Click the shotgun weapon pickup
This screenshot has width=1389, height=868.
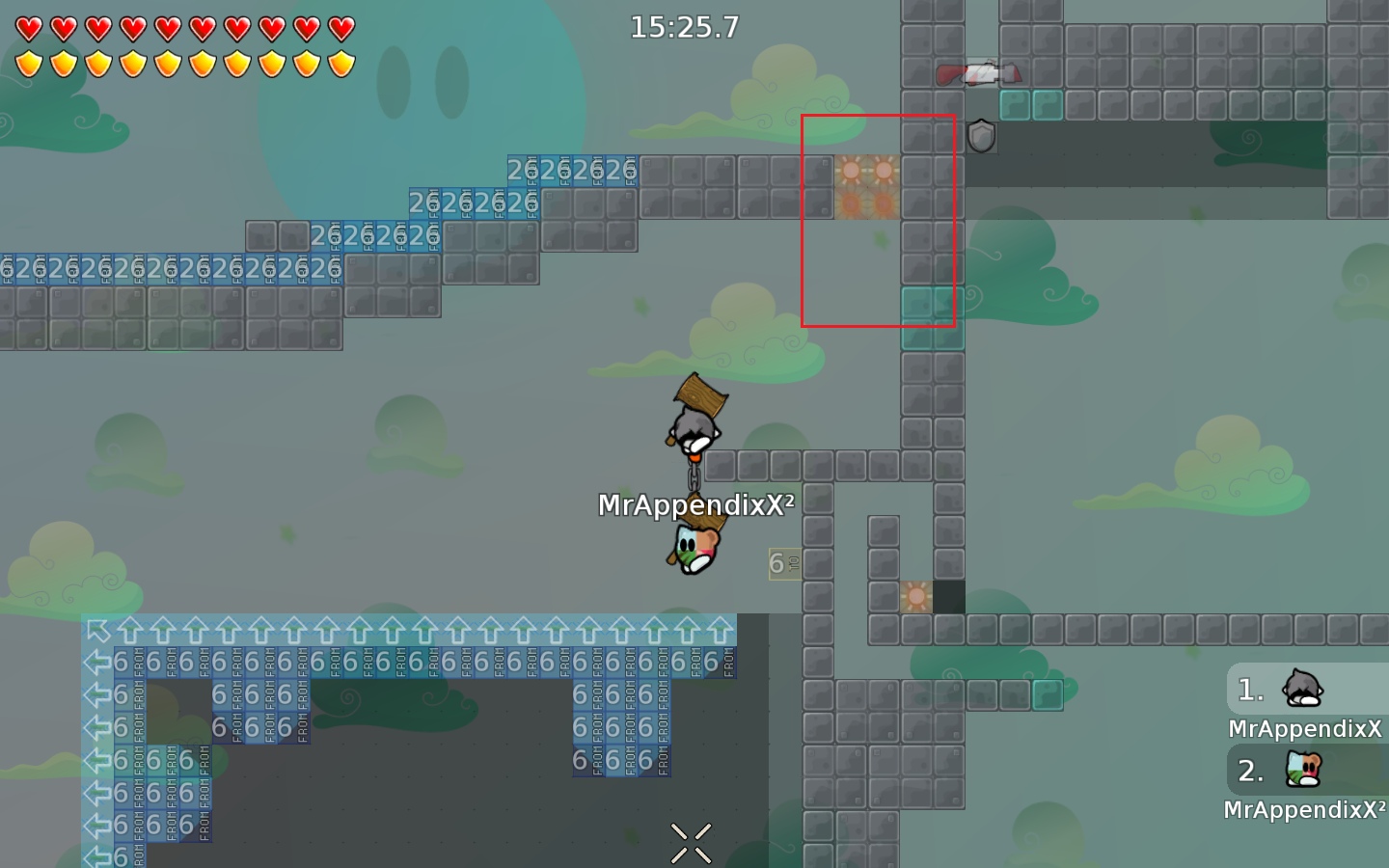click(x=977, y=75)
